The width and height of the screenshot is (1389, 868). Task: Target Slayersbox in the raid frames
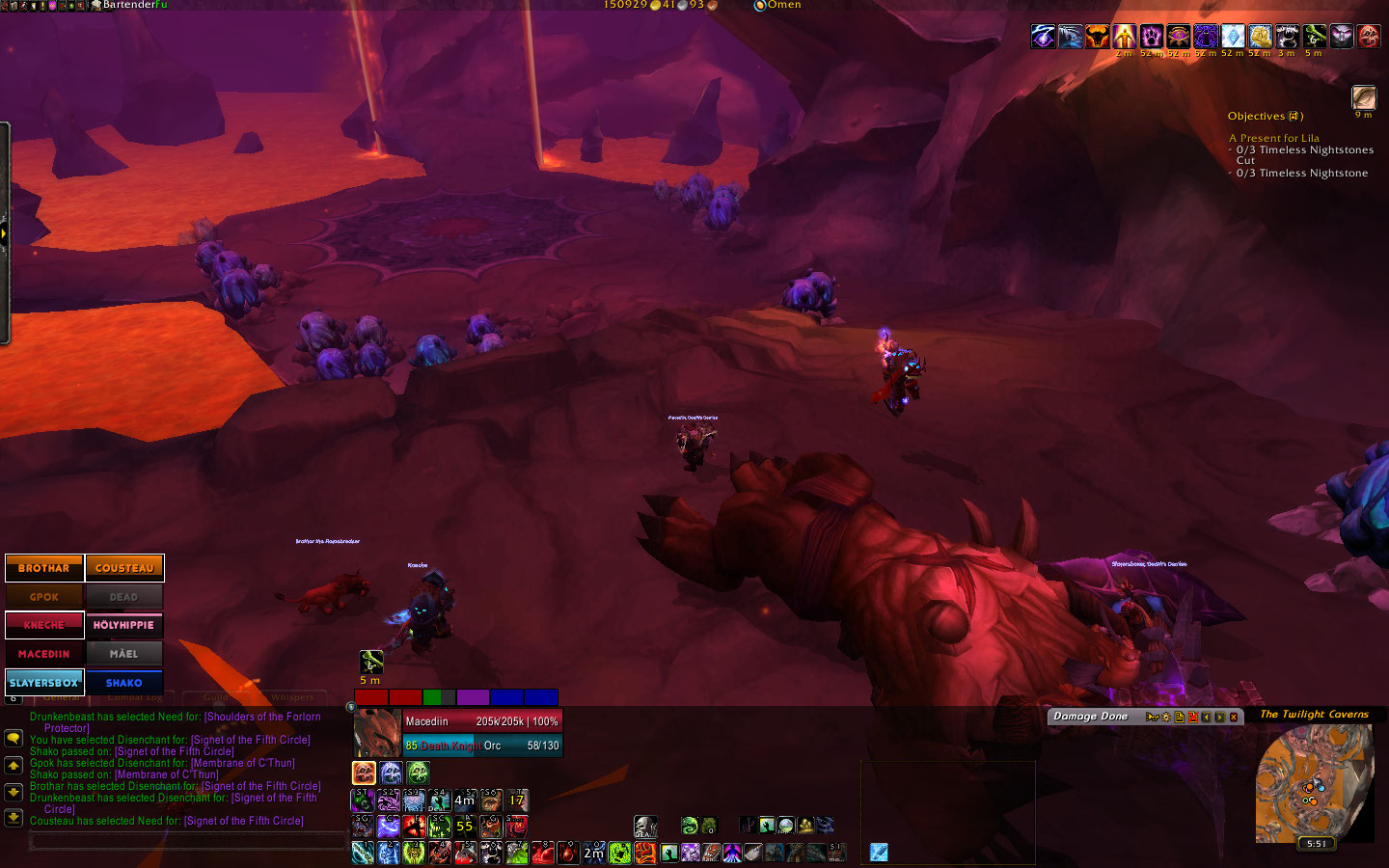click(44, 682)
